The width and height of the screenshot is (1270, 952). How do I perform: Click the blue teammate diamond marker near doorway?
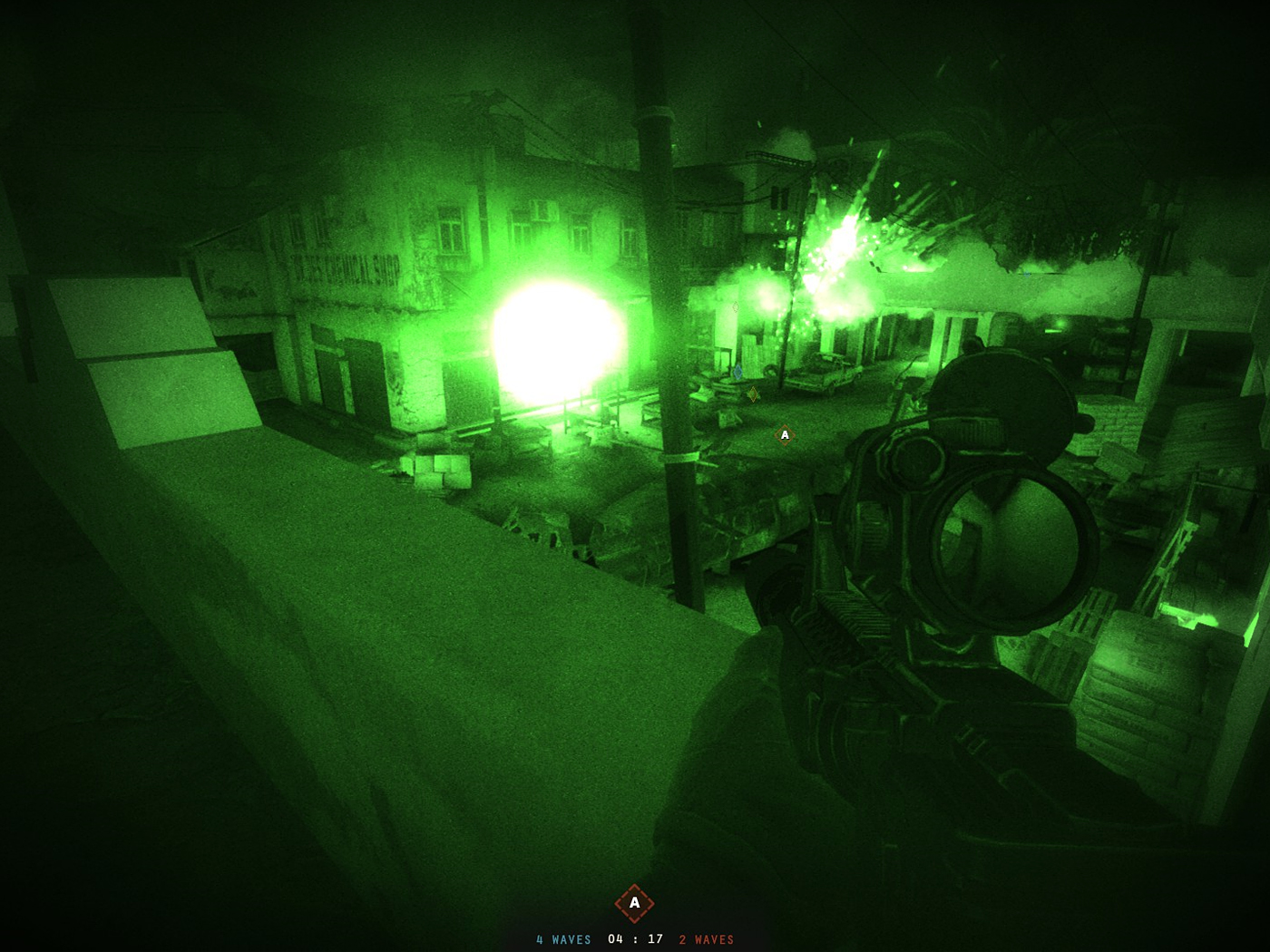click(738, 372)
